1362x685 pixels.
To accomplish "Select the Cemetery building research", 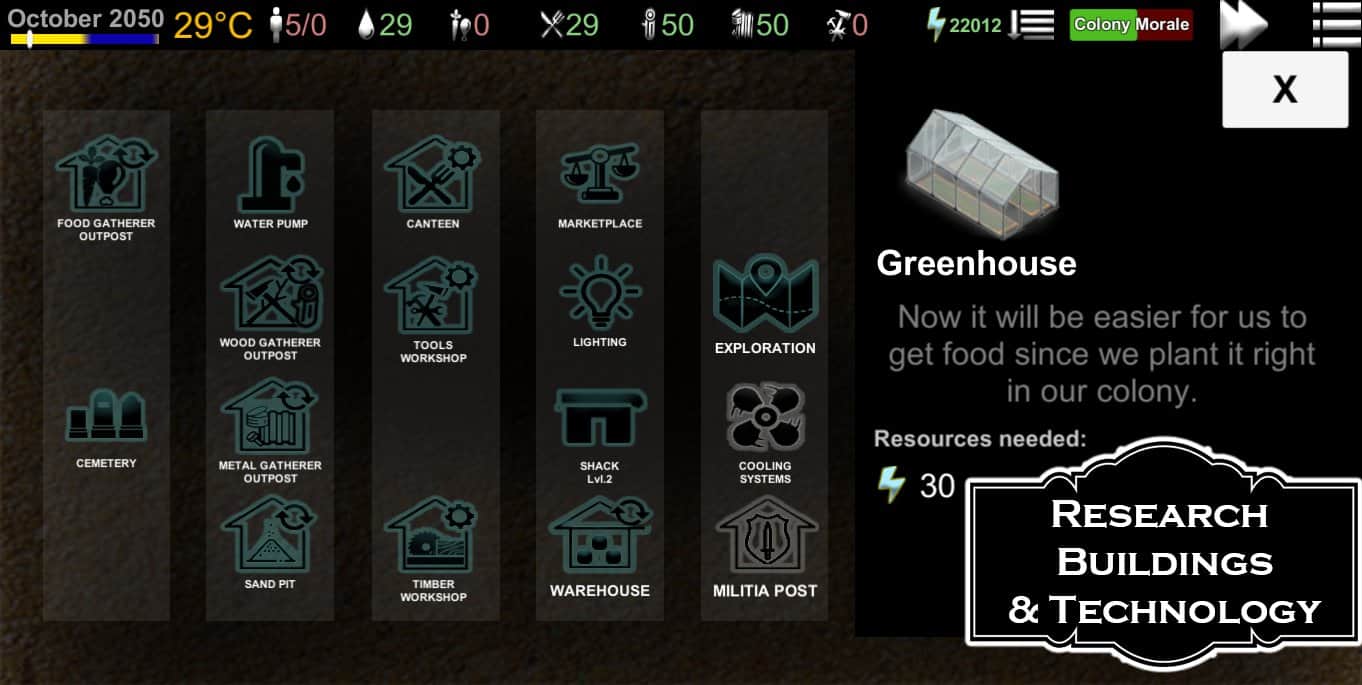I will point(106,418).
